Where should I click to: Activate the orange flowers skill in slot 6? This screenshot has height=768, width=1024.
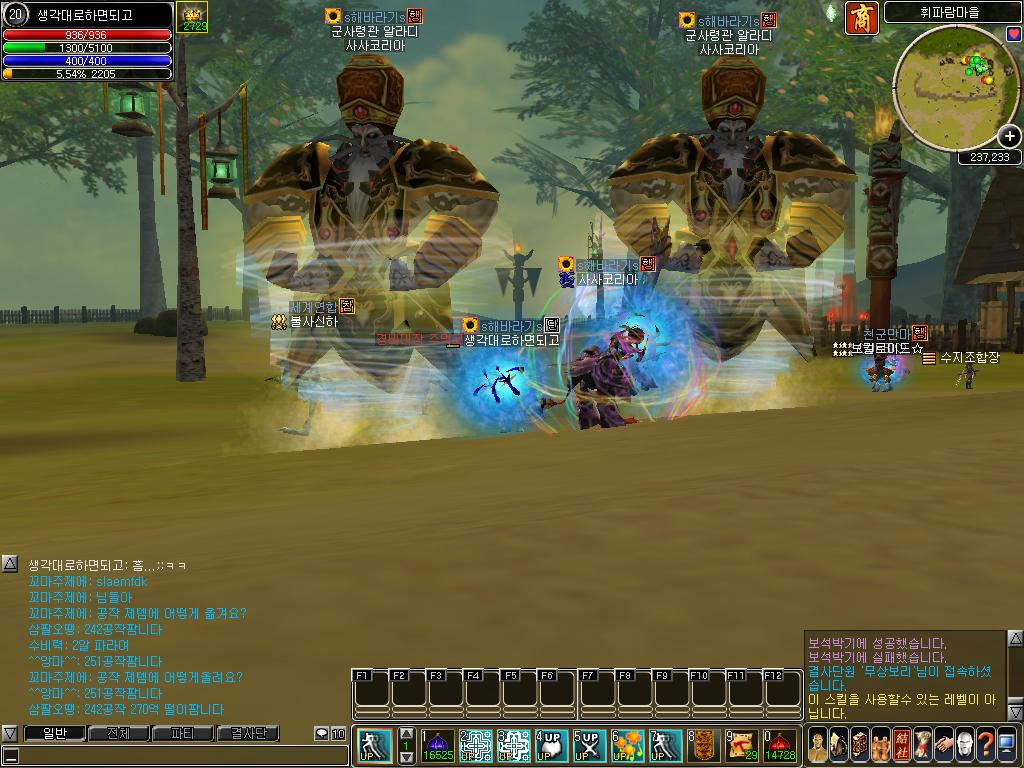click(x=627, y=746)
